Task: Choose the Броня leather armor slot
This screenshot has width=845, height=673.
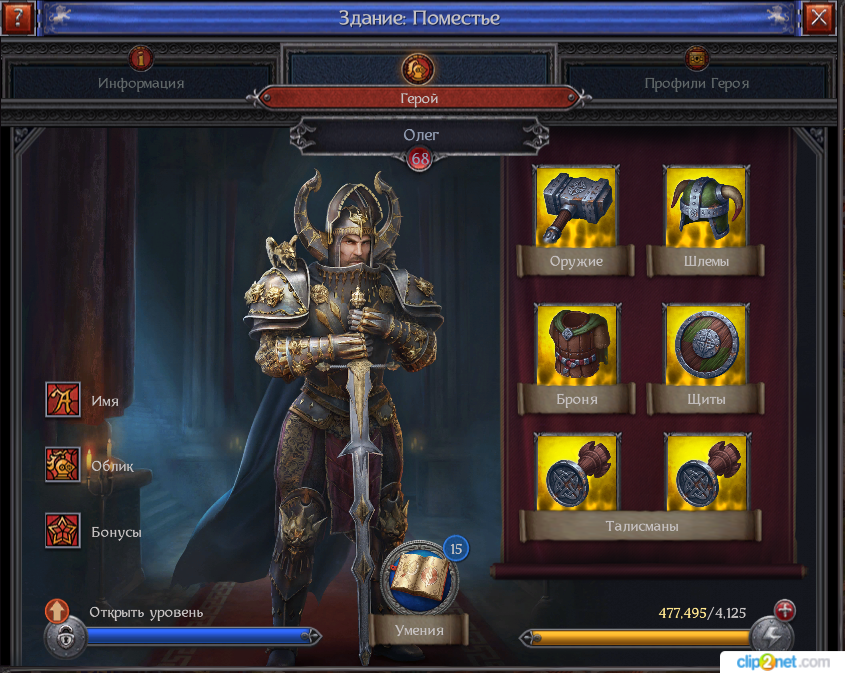Action: (x=575, y=345)
